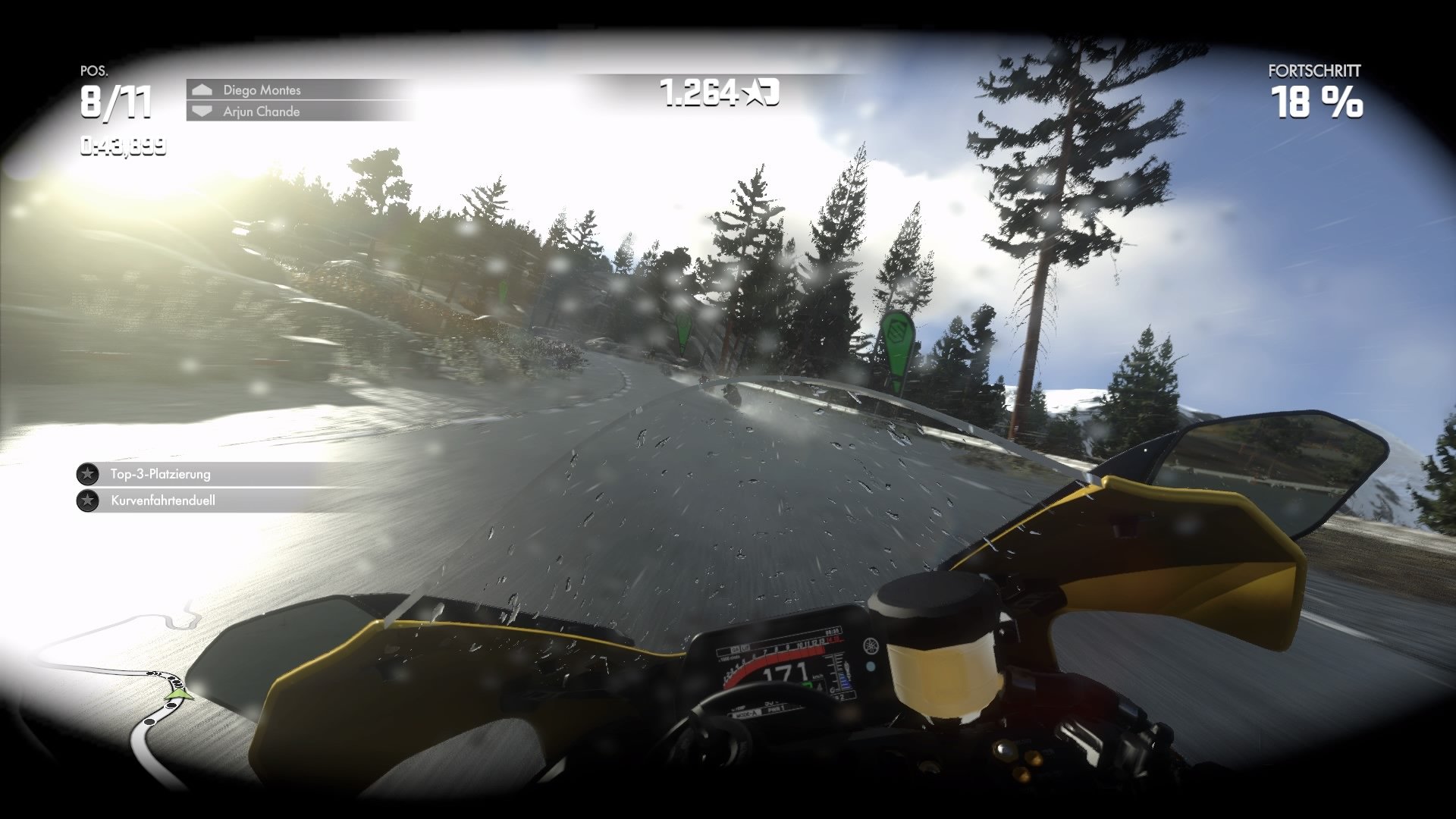This screenshot has height=819, width=1456.
Task: Select the green gear indicator on the bike dash
Action: pyautogui.click(x=807, y=684)
